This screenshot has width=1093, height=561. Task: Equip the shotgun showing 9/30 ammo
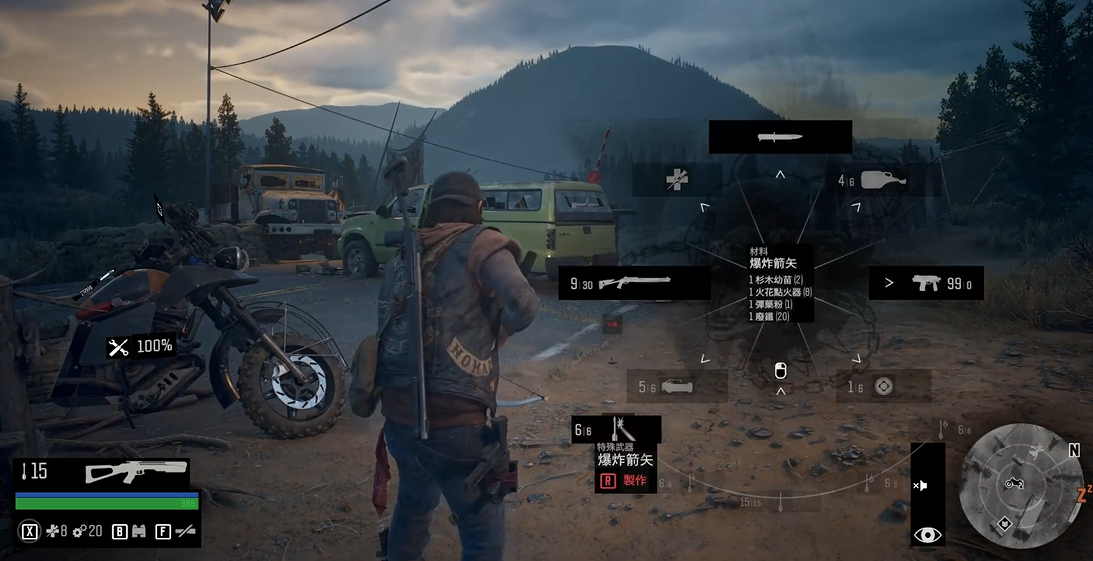634,283
